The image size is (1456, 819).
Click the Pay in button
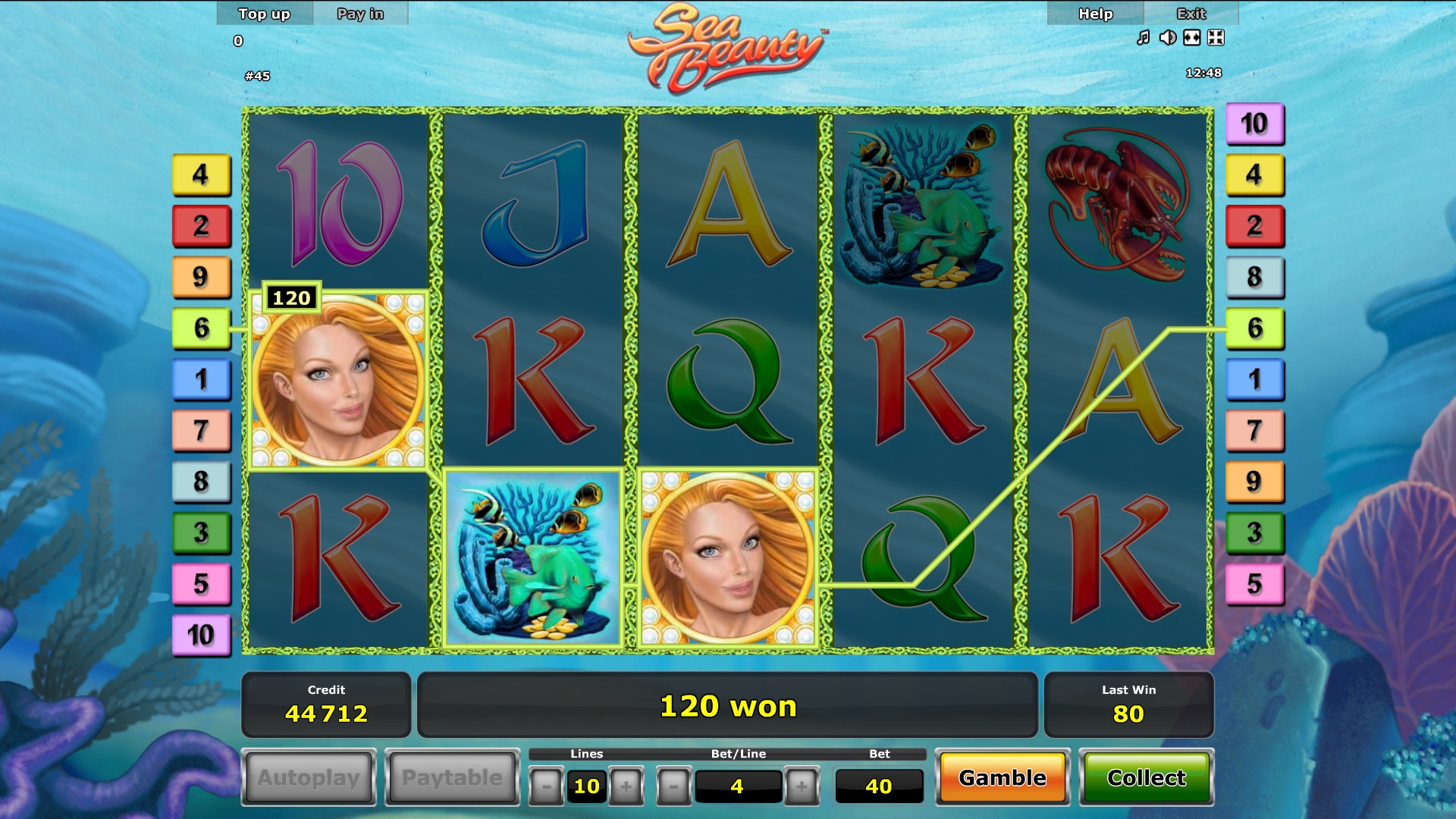(360, 14)
